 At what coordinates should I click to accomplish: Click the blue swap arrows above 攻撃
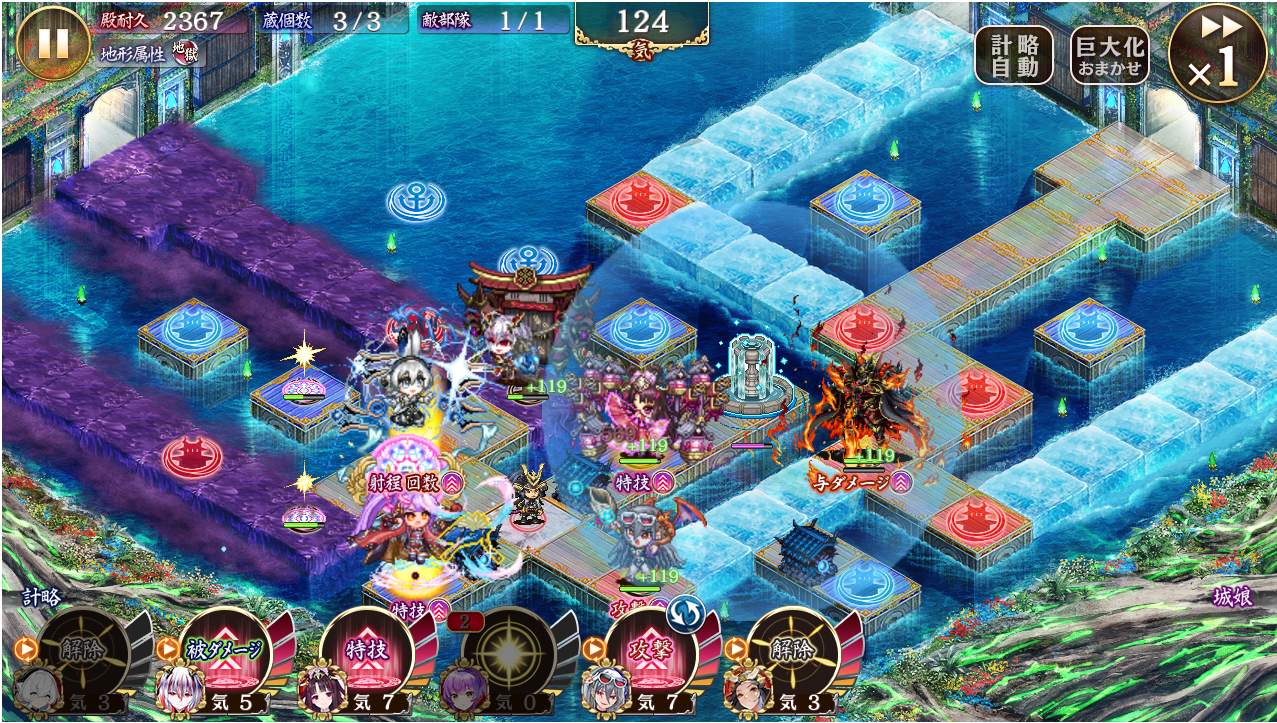688,612
